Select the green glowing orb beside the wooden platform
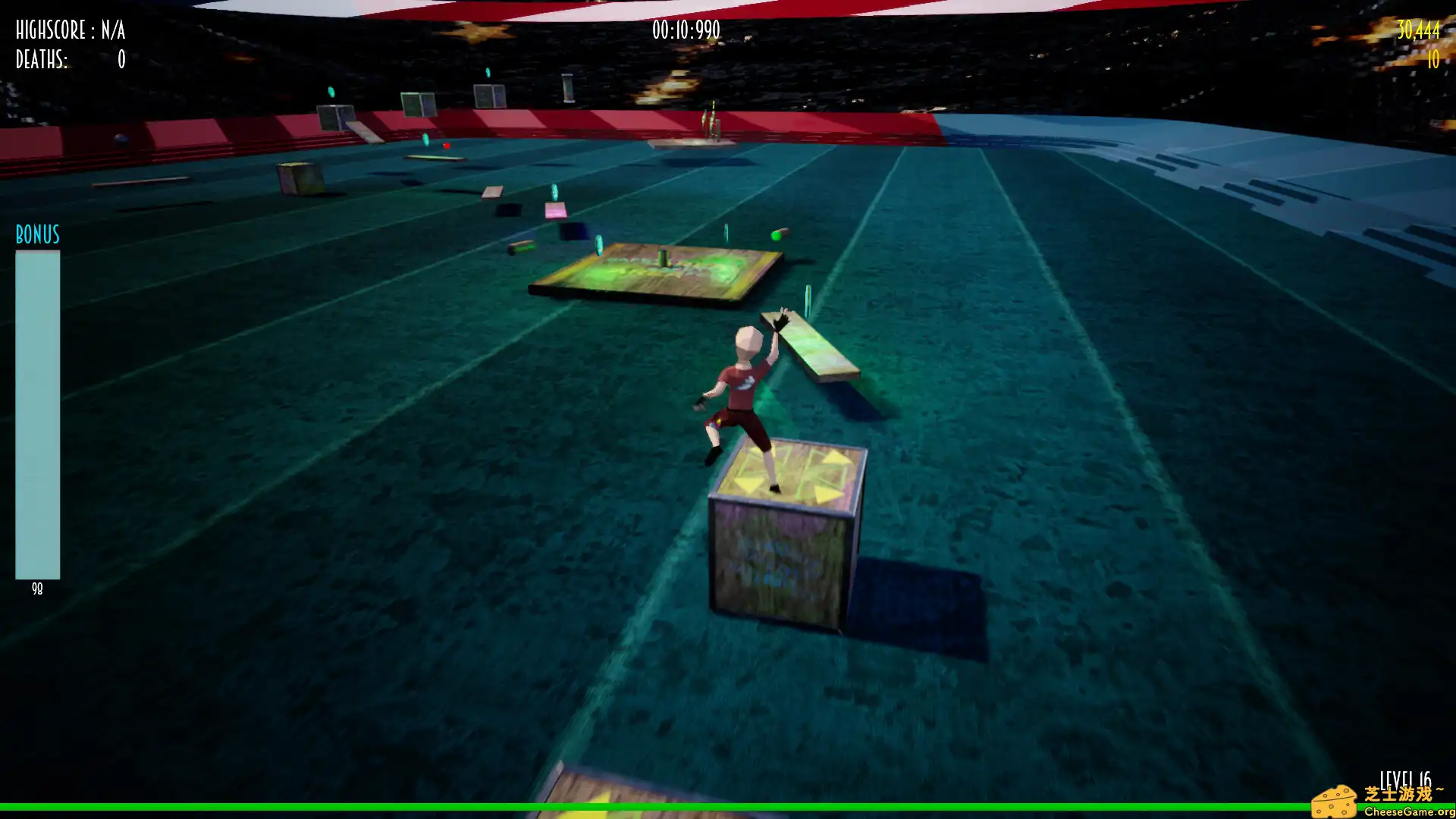1456x819 pixels. pyautogui.click(x=774, y=236)
